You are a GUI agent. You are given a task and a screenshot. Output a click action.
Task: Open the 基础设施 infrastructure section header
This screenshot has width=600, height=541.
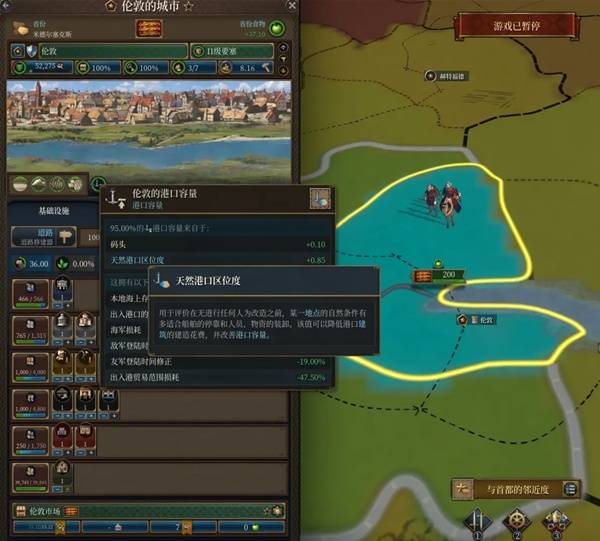53,212
